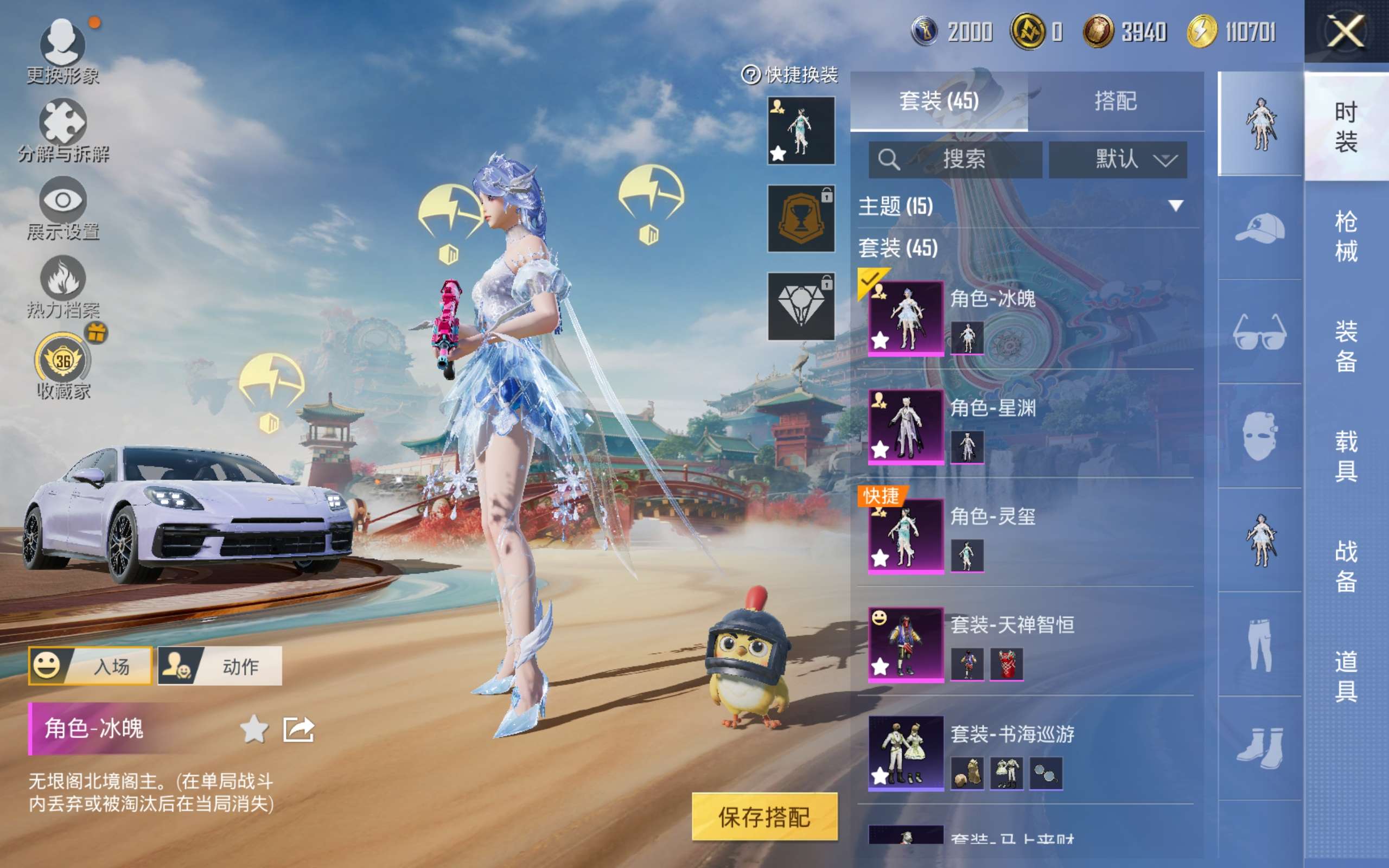Screen dimensions: 1389x868
Task: Select the 入场 entrance emote button
Action: (90, 666)
